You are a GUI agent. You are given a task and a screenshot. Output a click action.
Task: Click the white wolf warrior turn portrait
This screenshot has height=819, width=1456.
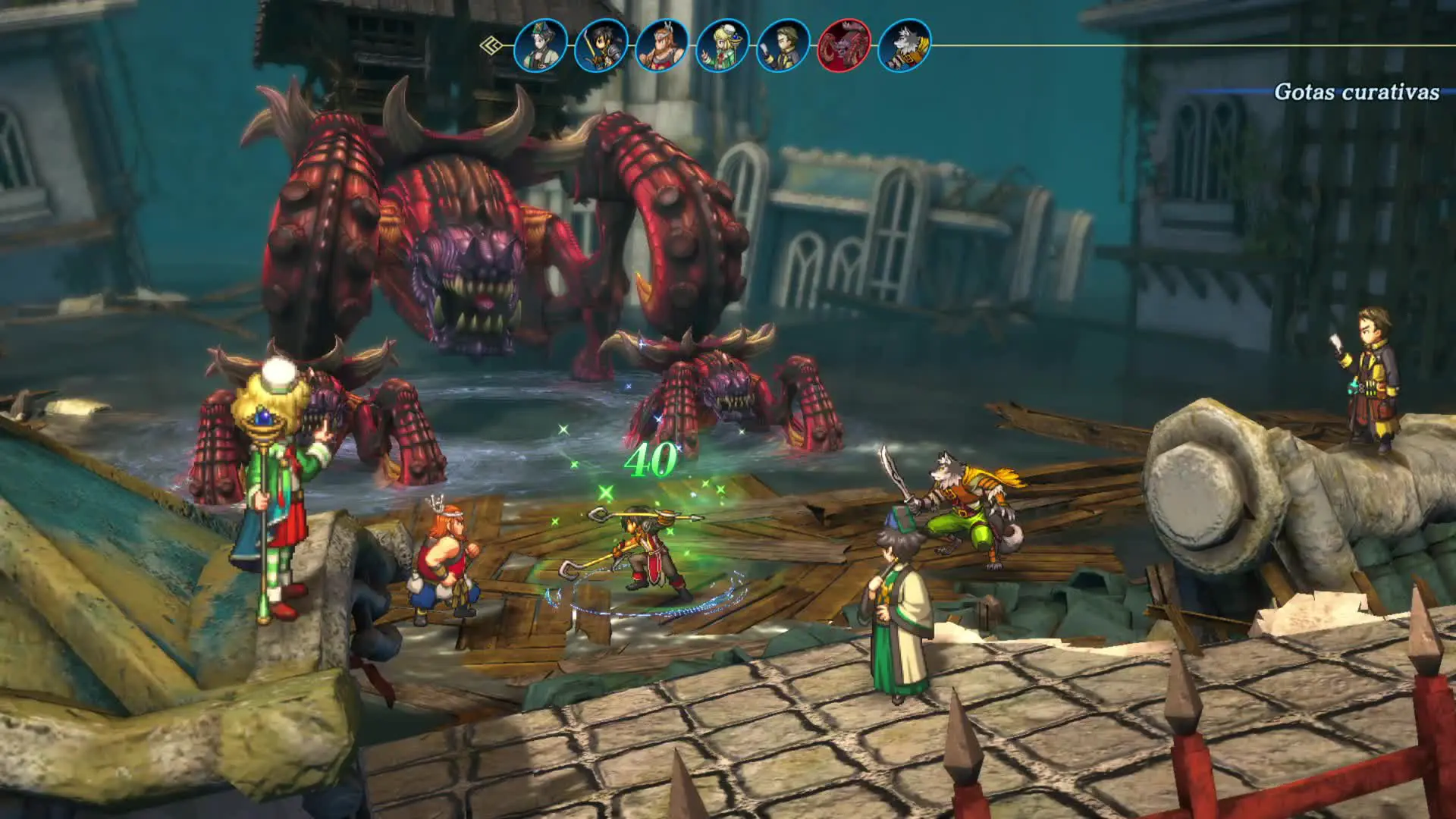[x=905, y=45]
